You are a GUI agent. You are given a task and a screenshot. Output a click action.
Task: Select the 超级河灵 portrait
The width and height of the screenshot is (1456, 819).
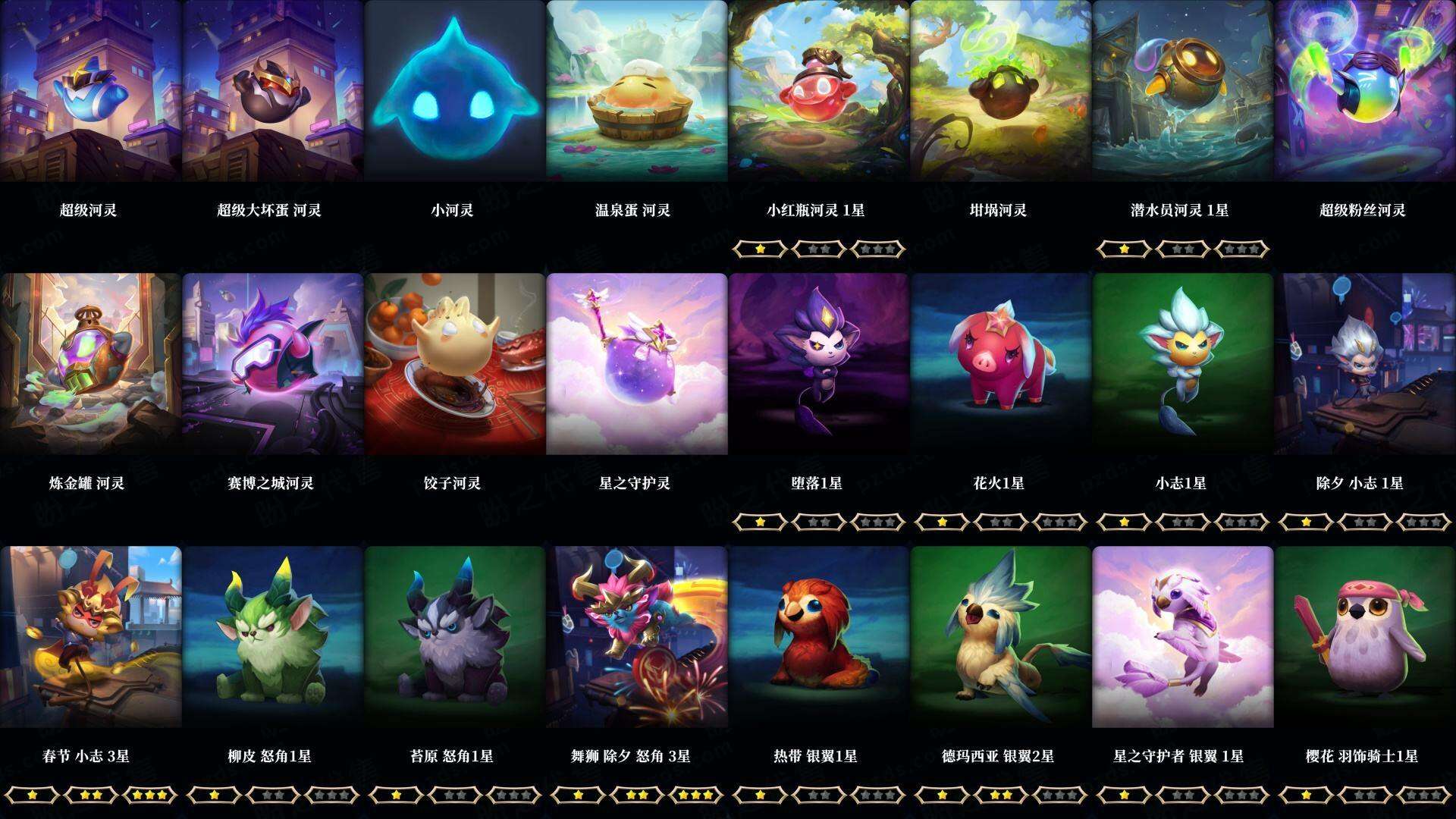(91, 91)
